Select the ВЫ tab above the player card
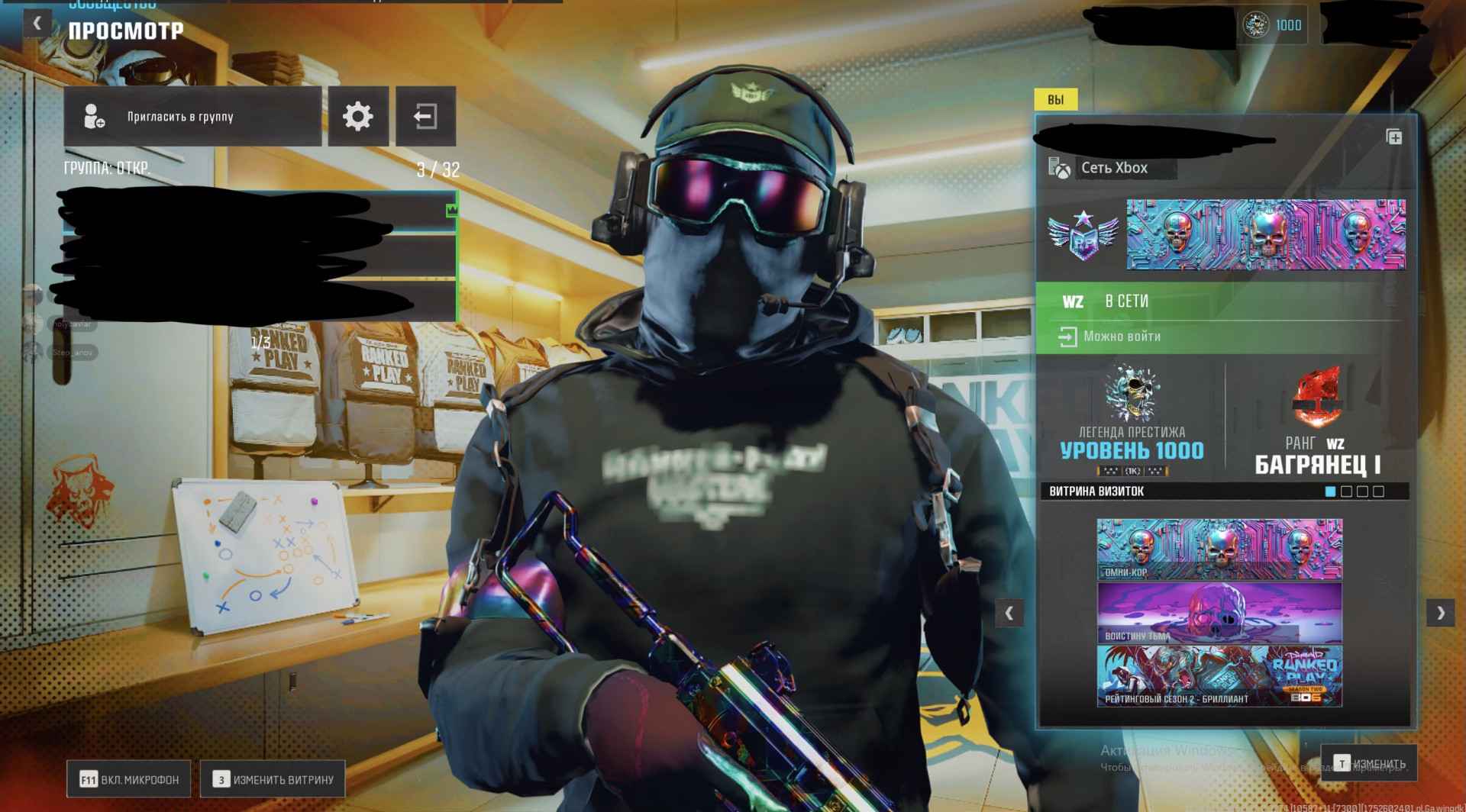Viewport: 1466px width, 812px height. 1058,99
